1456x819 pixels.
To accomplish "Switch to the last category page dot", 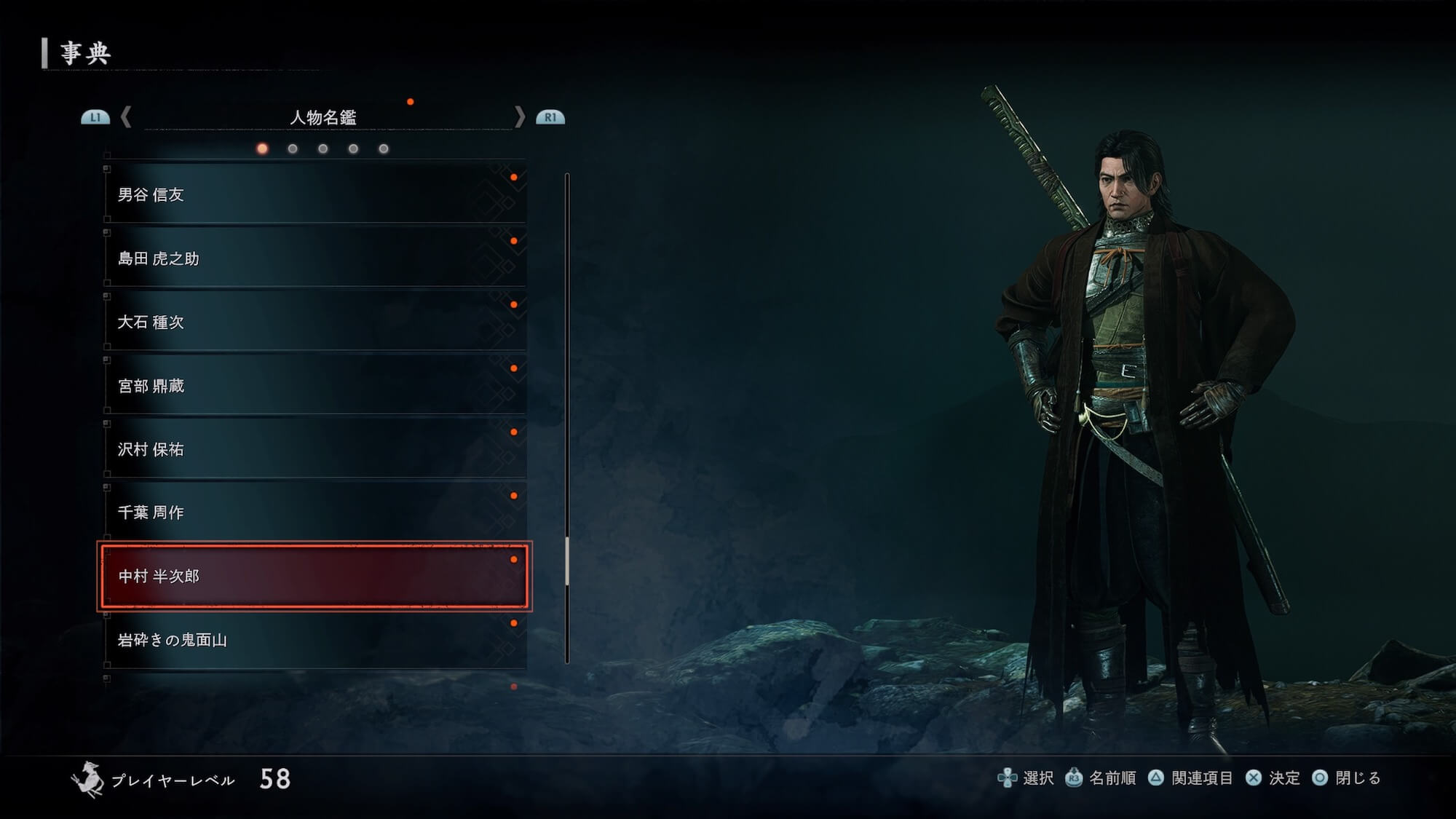I will [384, 149].
